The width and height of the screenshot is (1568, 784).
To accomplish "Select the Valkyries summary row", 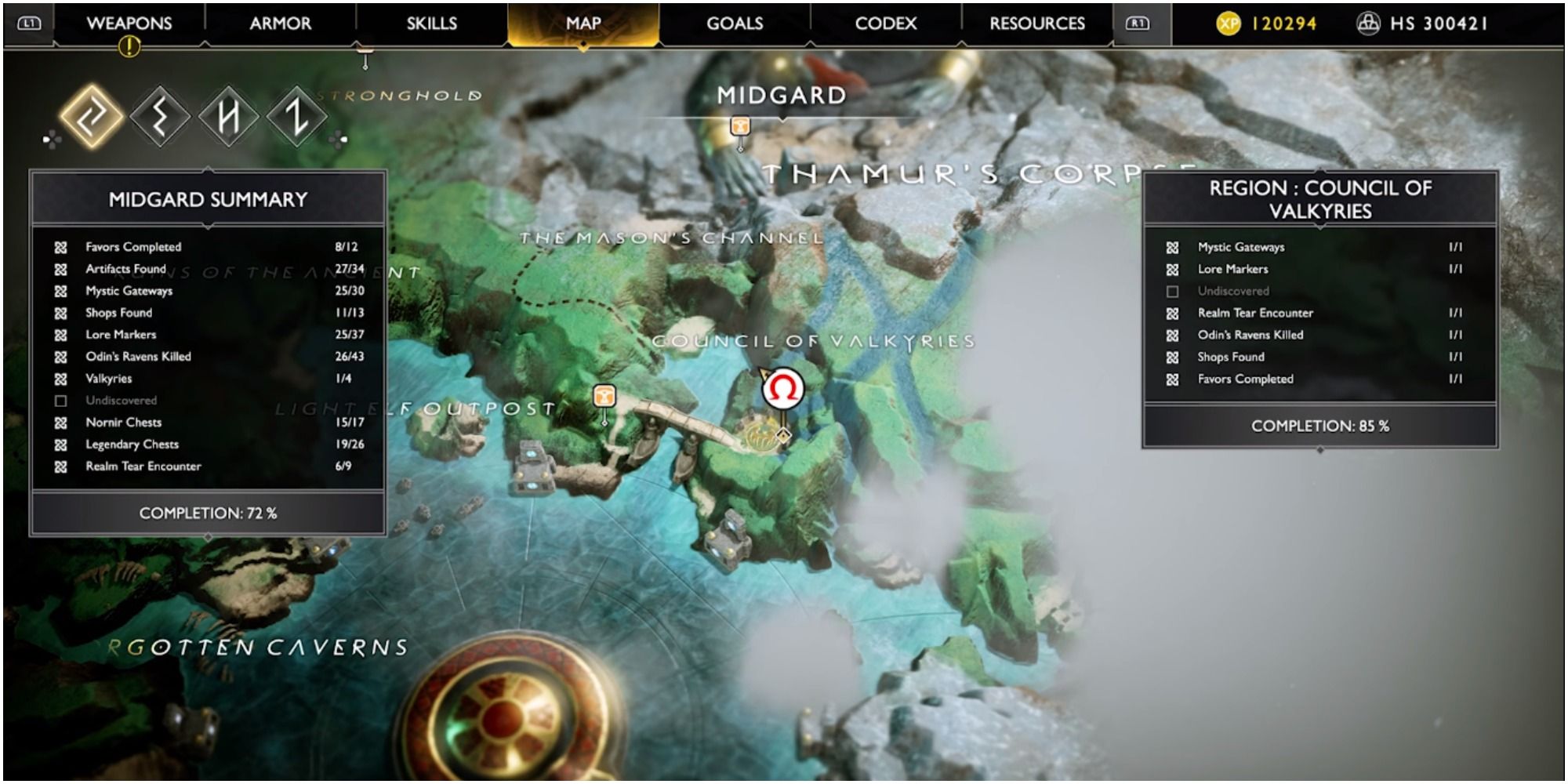I will pos(109,379).
